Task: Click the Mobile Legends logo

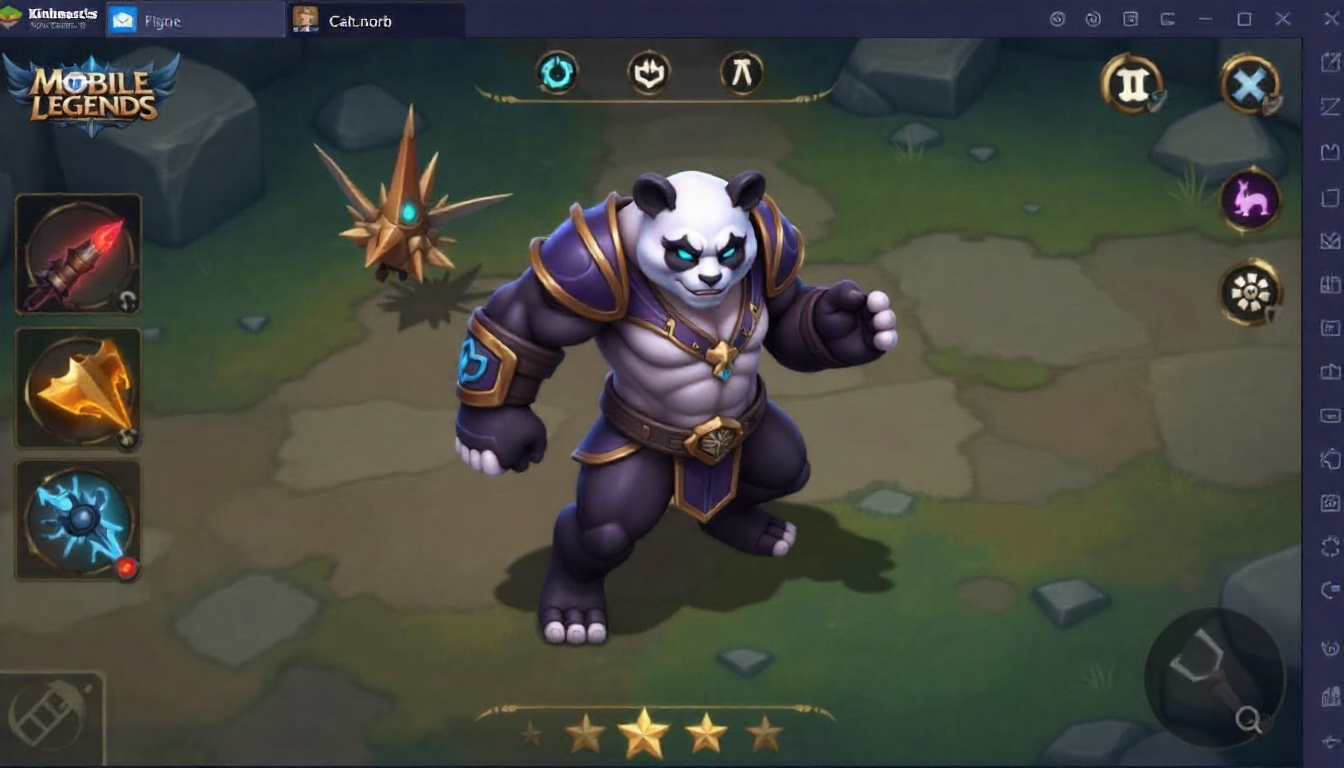Action: (92, 94)
